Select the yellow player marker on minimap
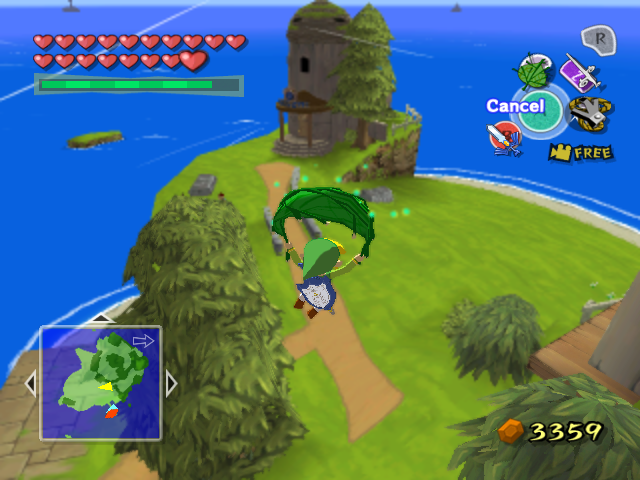 (104, 386)
